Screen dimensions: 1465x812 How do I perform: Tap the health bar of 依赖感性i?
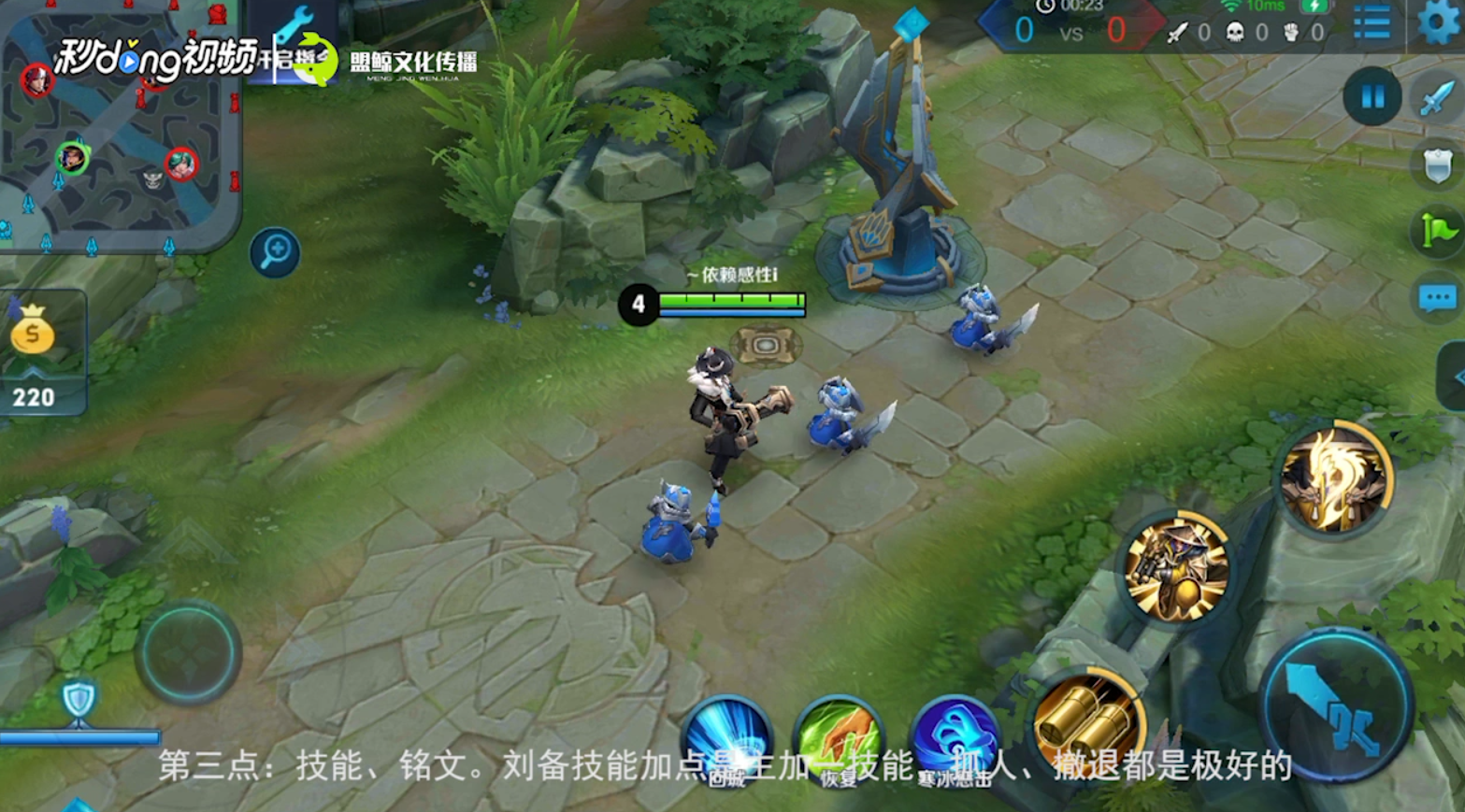(x=732, y=302)
